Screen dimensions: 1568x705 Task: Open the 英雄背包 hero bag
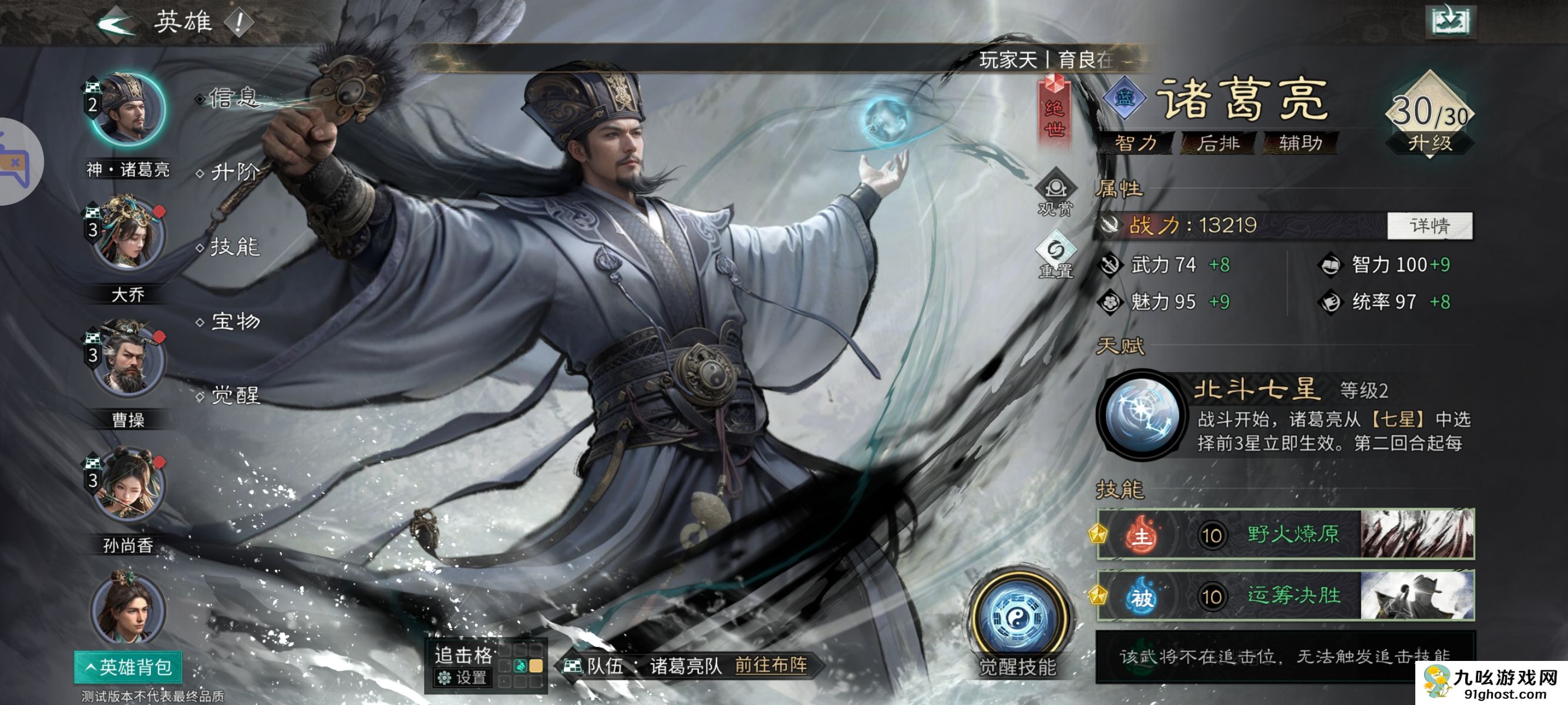(x=128, y=667)
